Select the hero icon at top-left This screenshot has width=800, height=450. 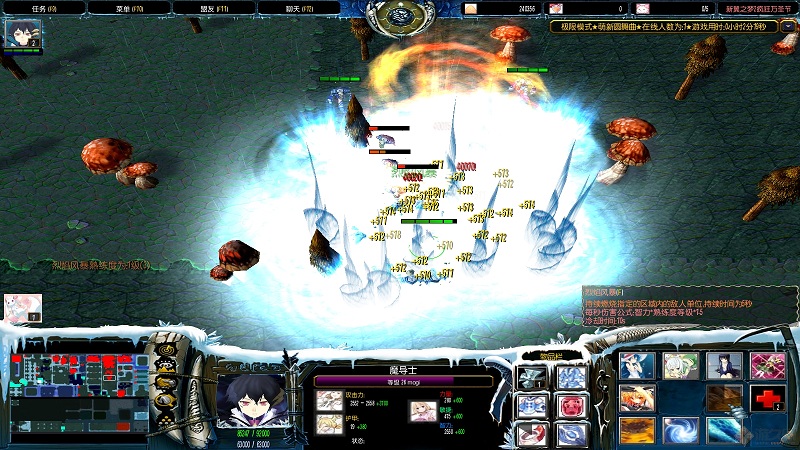pyautogui.click(x=21, y=35)
